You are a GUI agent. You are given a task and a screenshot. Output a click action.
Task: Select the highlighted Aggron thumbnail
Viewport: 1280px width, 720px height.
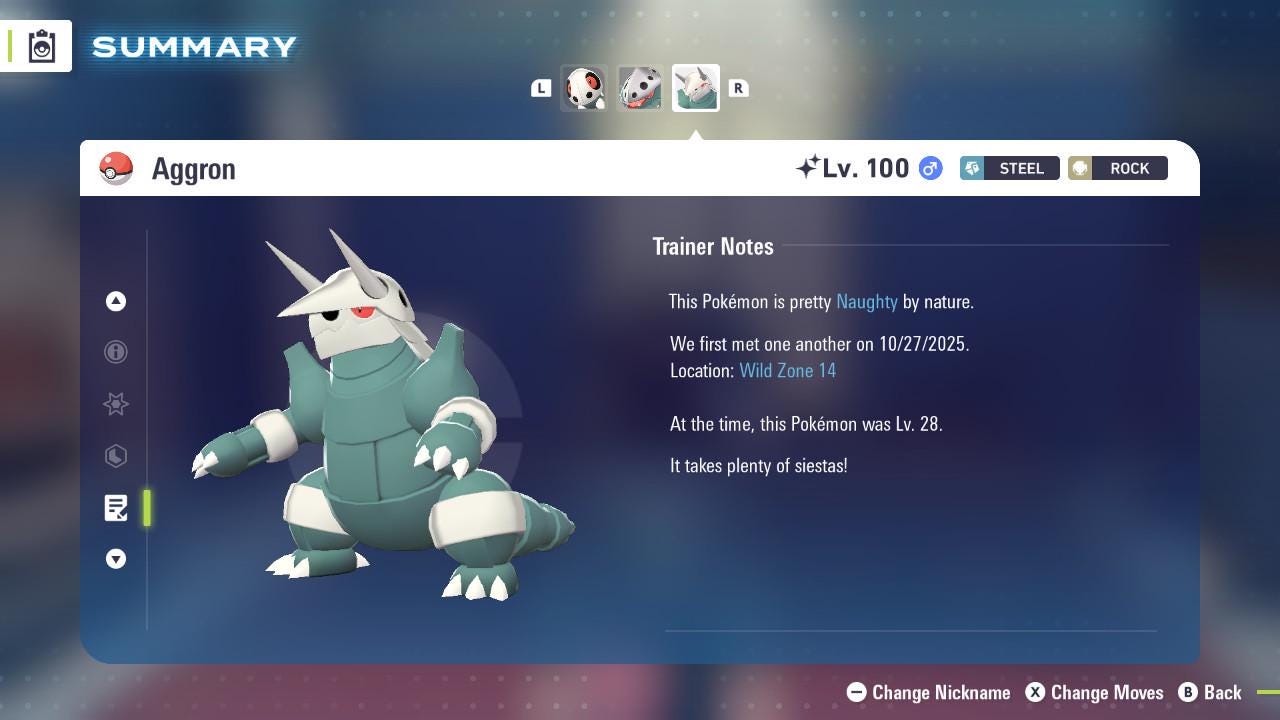[696, 87]
